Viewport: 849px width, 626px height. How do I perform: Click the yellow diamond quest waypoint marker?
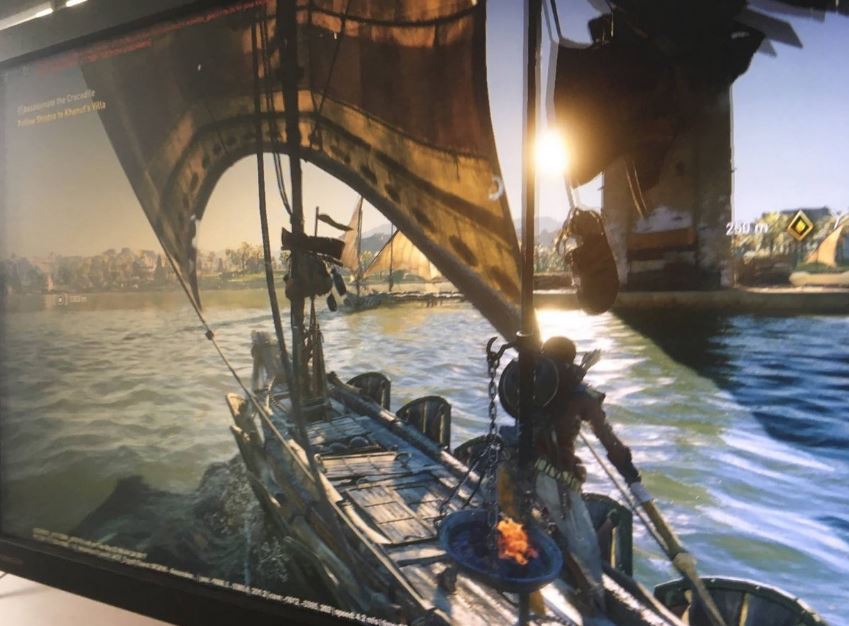799,226
